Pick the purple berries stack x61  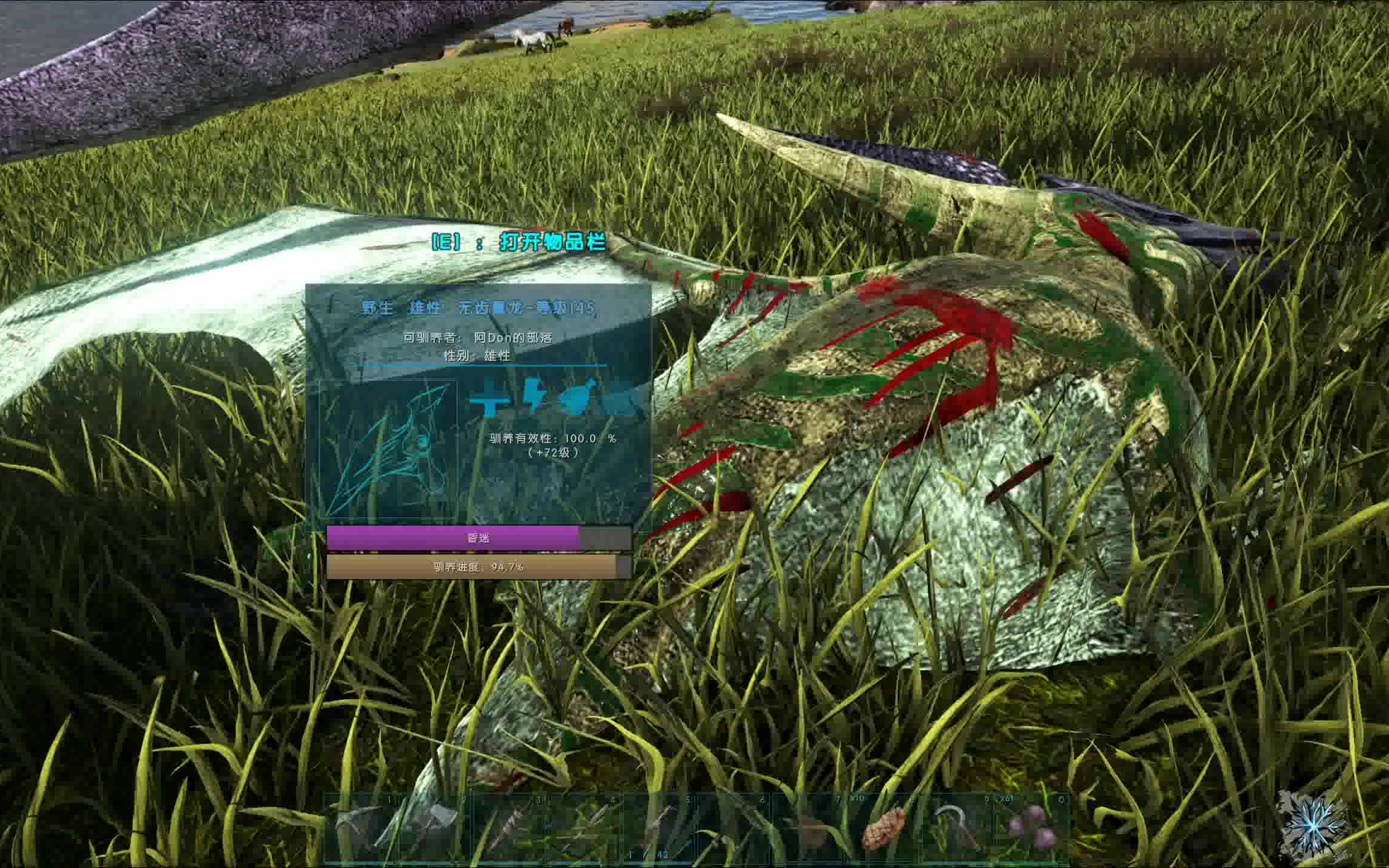tap(1032, 828)
